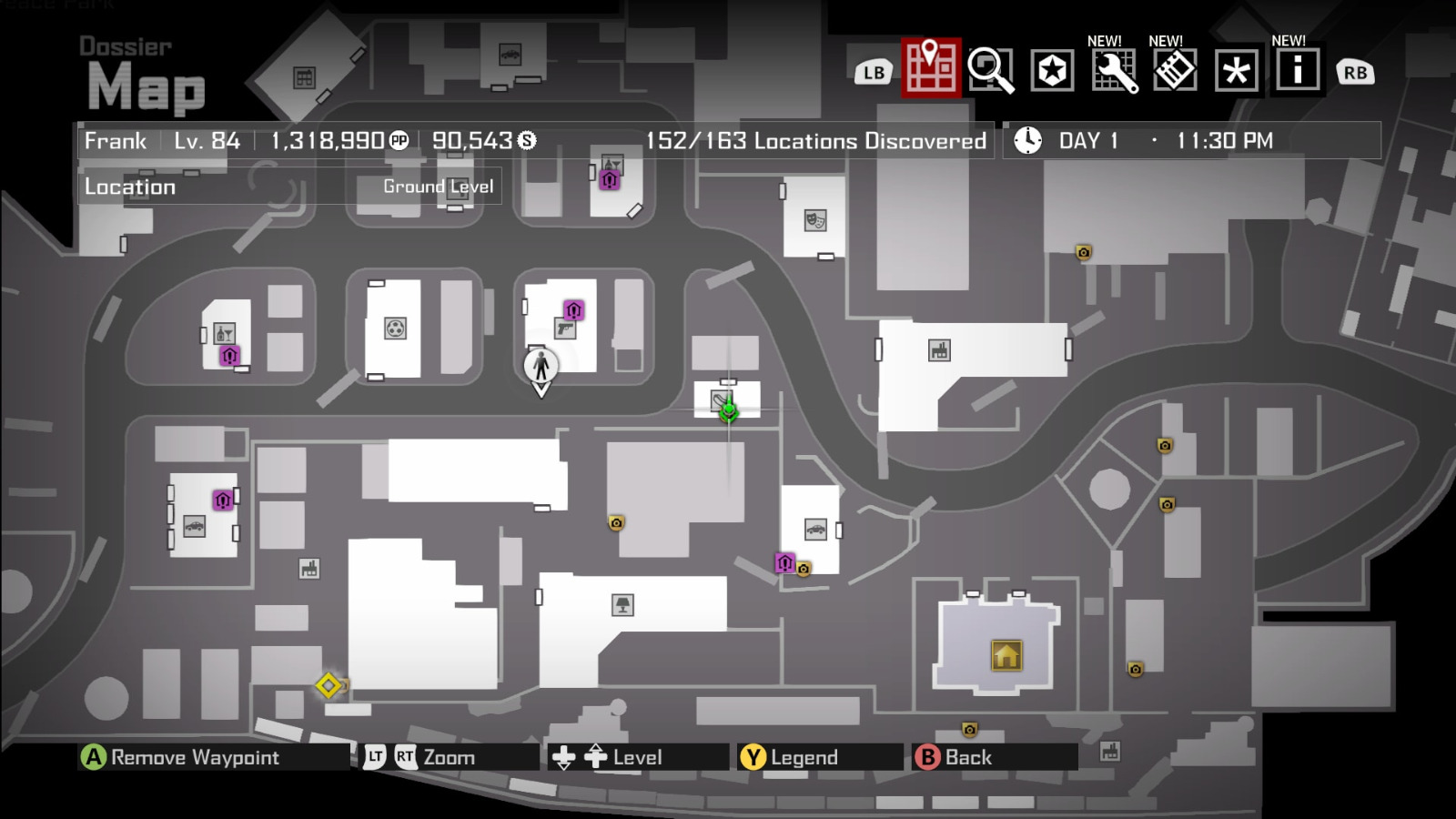Open the star achievements panel icon
Image resolution: width=1456 pixels, height=819 pixels.
point(1052,71)
